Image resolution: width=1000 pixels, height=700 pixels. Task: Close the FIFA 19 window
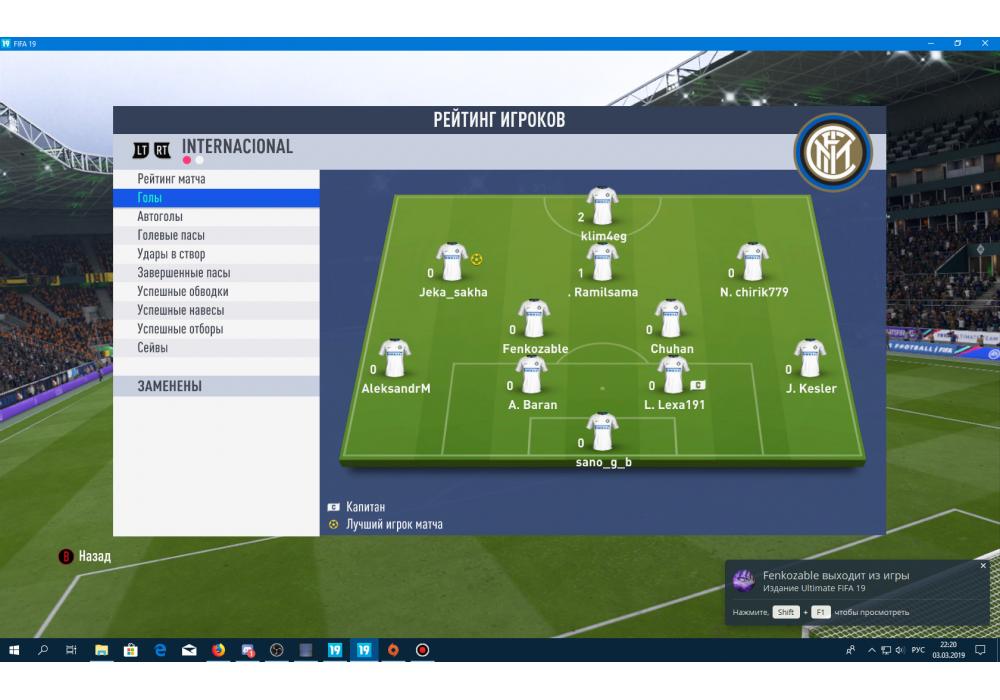(x=985, y=43)
